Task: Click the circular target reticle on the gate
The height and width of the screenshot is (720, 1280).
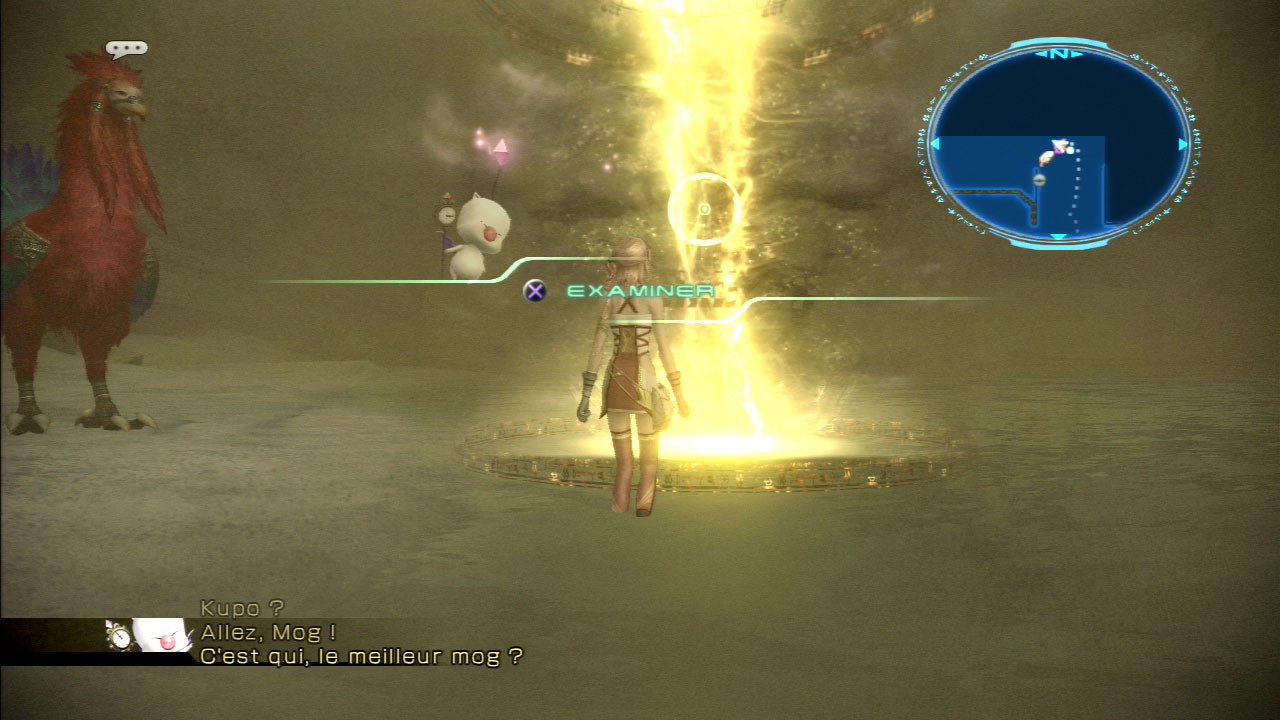Action: coord(704,209)
